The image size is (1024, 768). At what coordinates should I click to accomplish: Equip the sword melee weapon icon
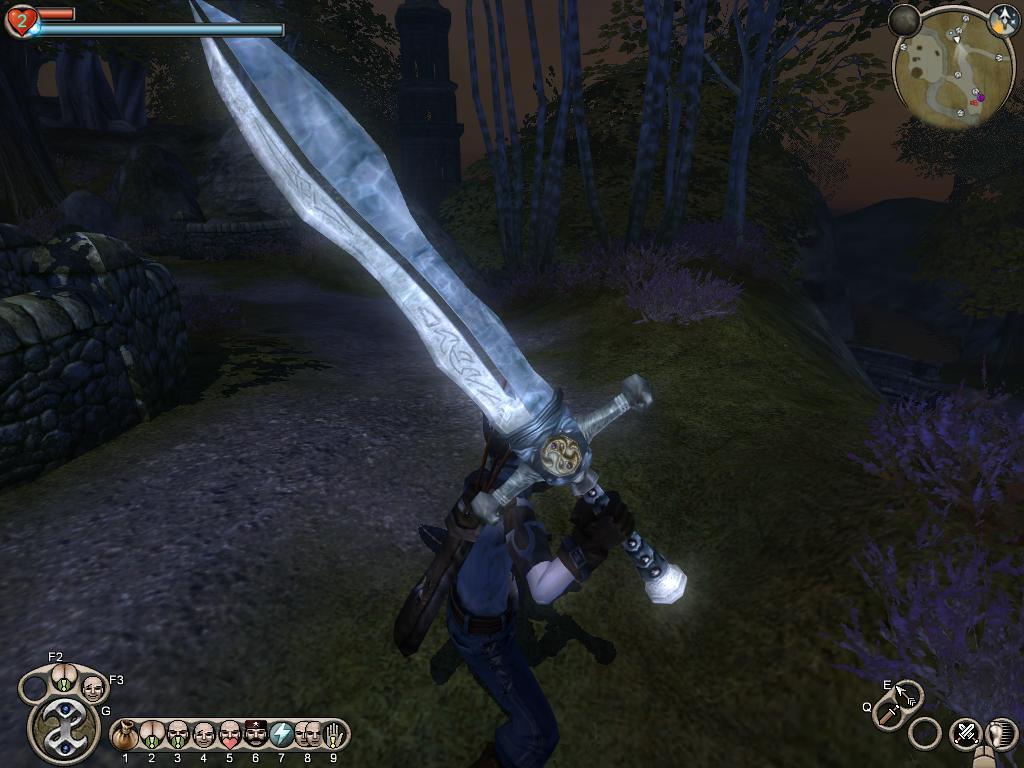889,714
